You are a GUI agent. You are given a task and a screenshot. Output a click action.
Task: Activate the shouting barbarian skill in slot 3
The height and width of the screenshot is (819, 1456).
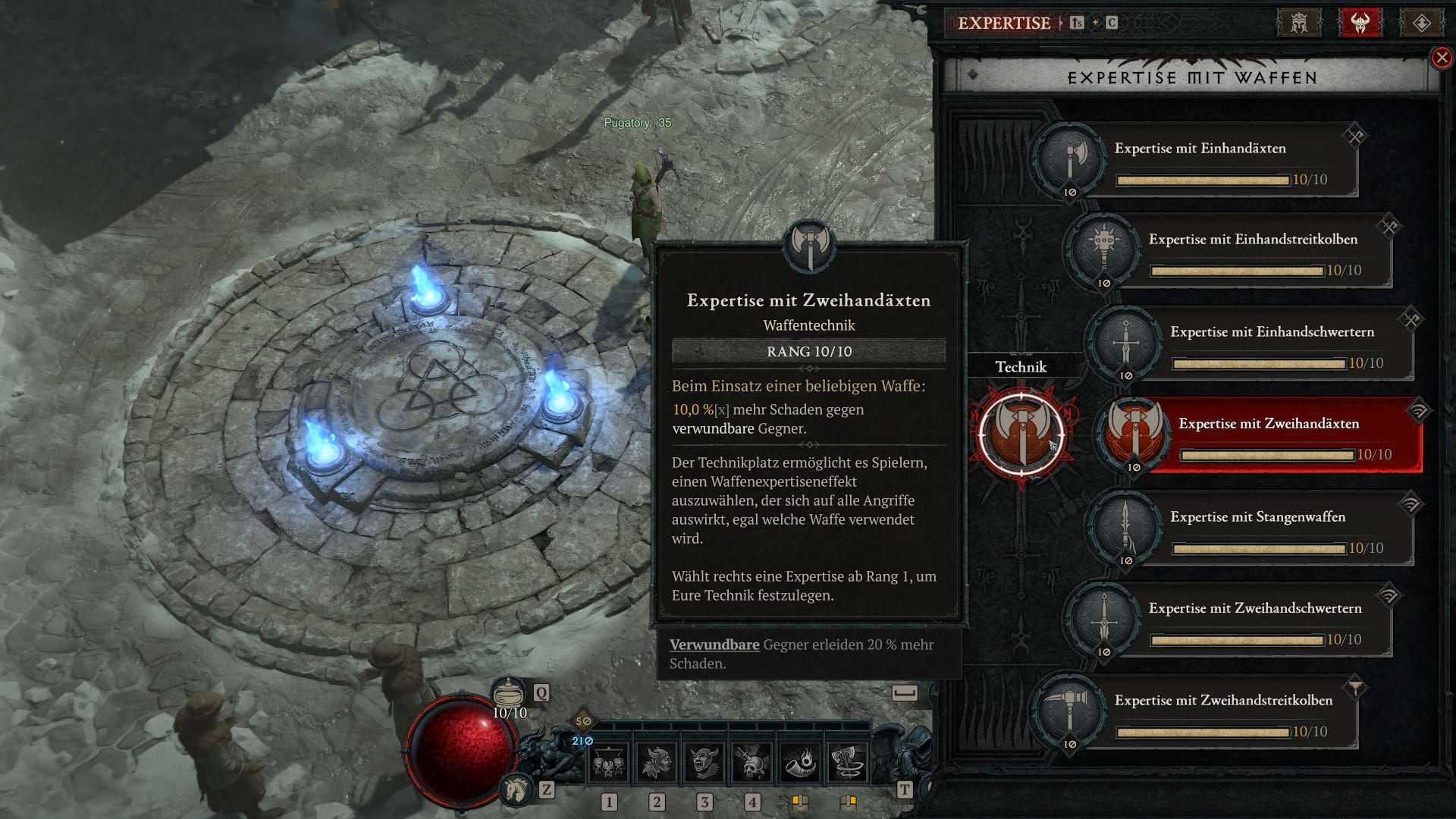tap(705, 762)
